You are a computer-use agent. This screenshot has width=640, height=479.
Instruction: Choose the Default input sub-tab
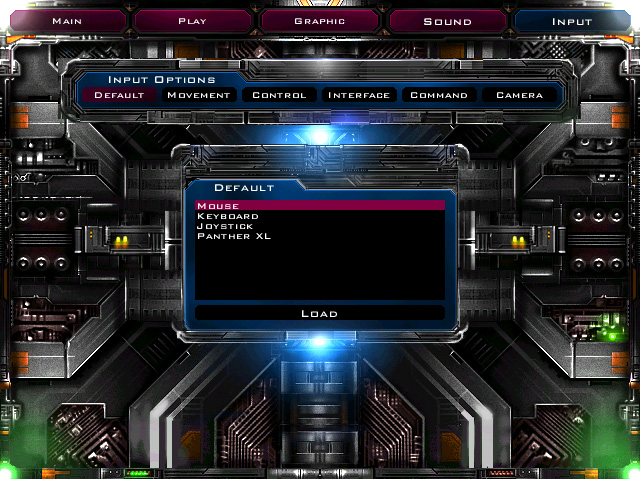point(119,96)
